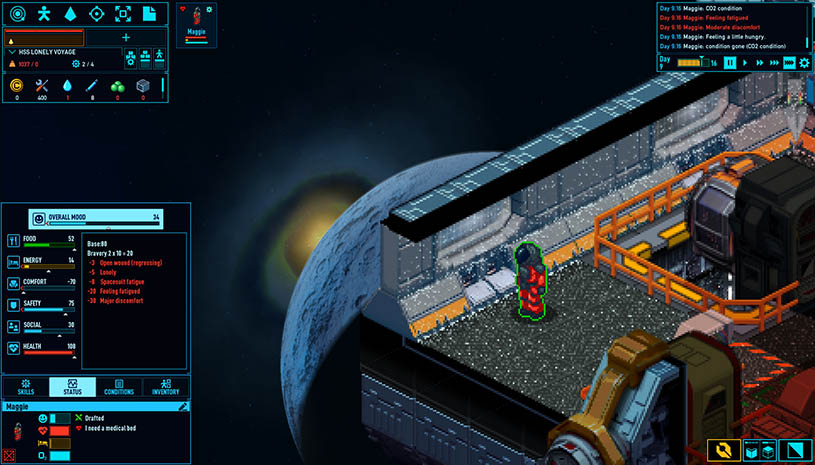Screen dimensions: 815x465
Task: Rename Maggie using the pencil icon
Action: click(183, 407)
